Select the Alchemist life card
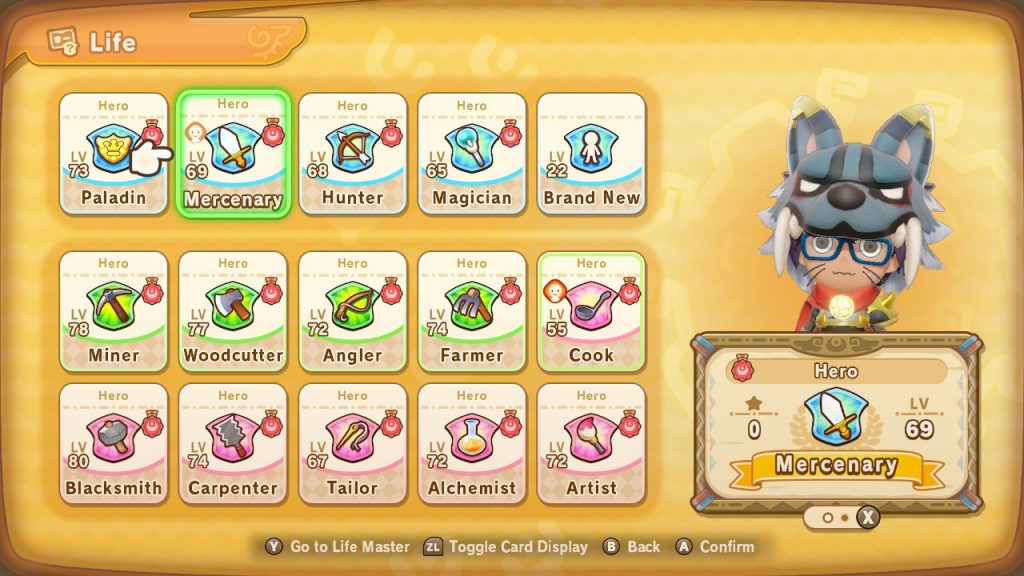 472,443
